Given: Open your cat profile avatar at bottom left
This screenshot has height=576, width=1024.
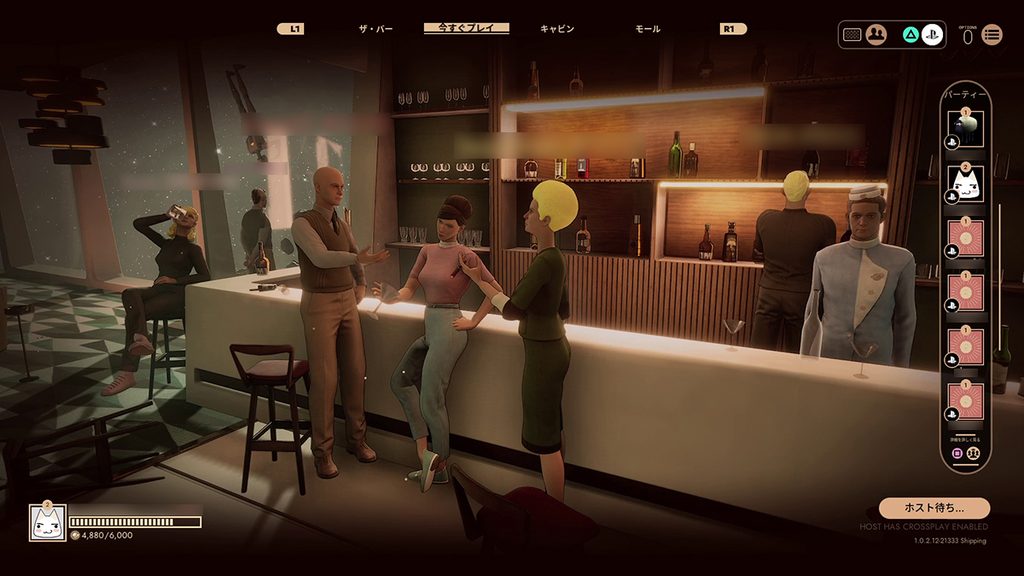Looking at the screenshot, I should (47, 522).
